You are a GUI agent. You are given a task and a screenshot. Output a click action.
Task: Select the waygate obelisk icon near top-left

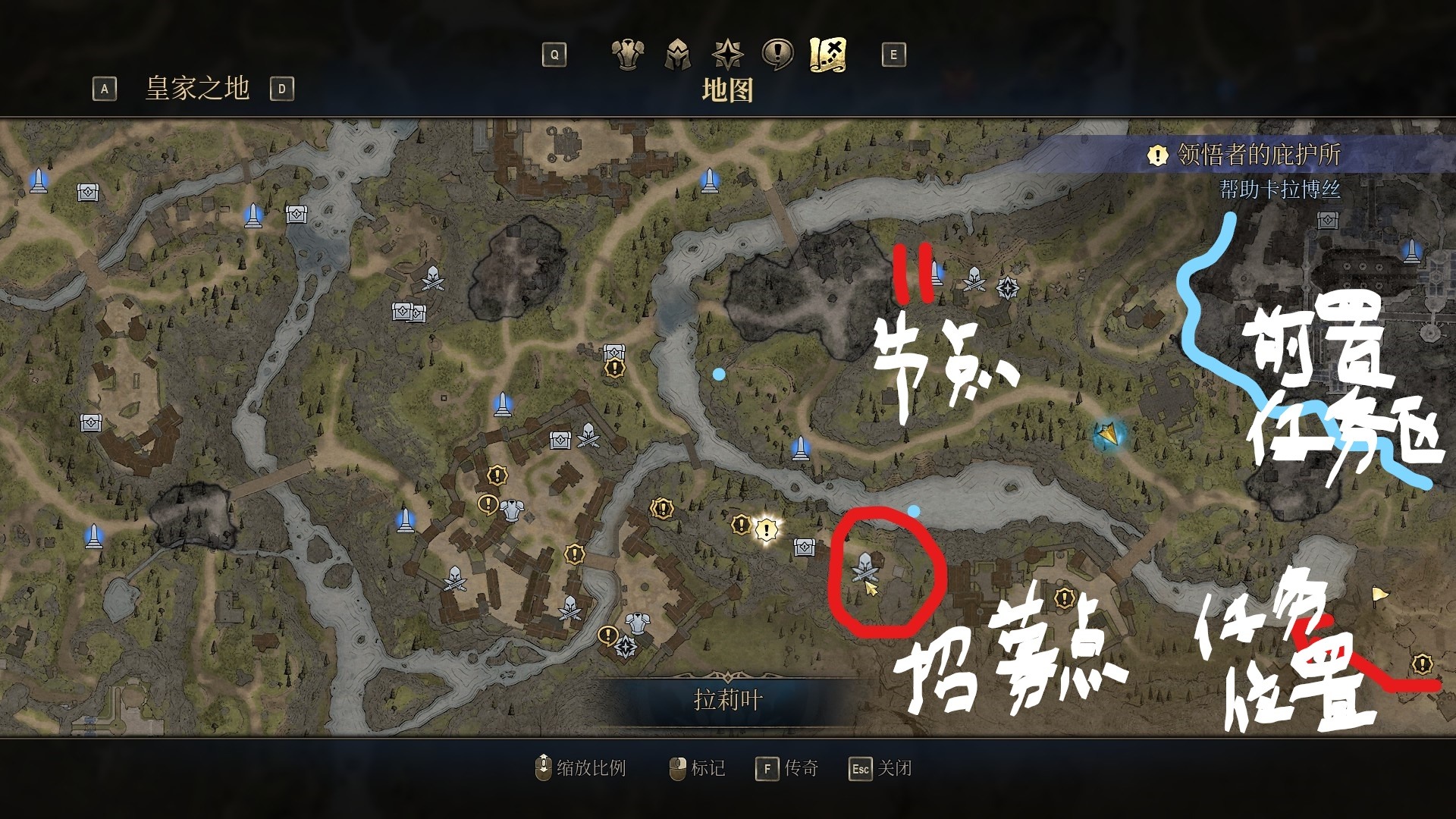tap(38, 180)
